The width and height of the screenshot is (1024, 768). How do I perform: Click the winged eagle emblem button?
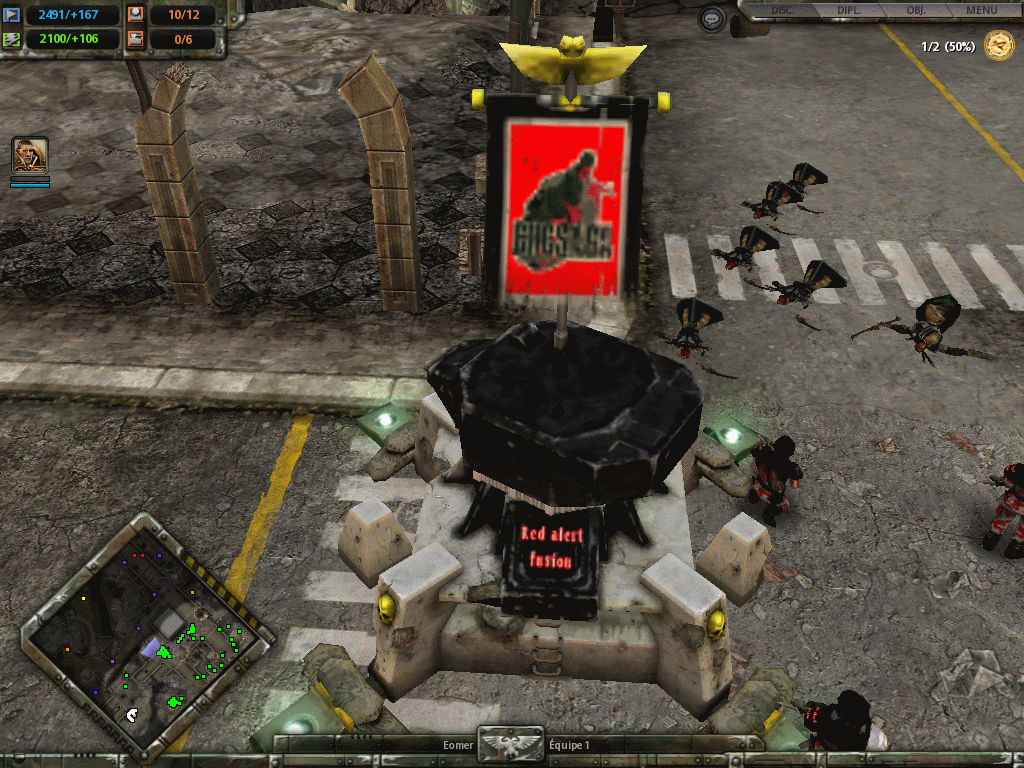[511, 744]
